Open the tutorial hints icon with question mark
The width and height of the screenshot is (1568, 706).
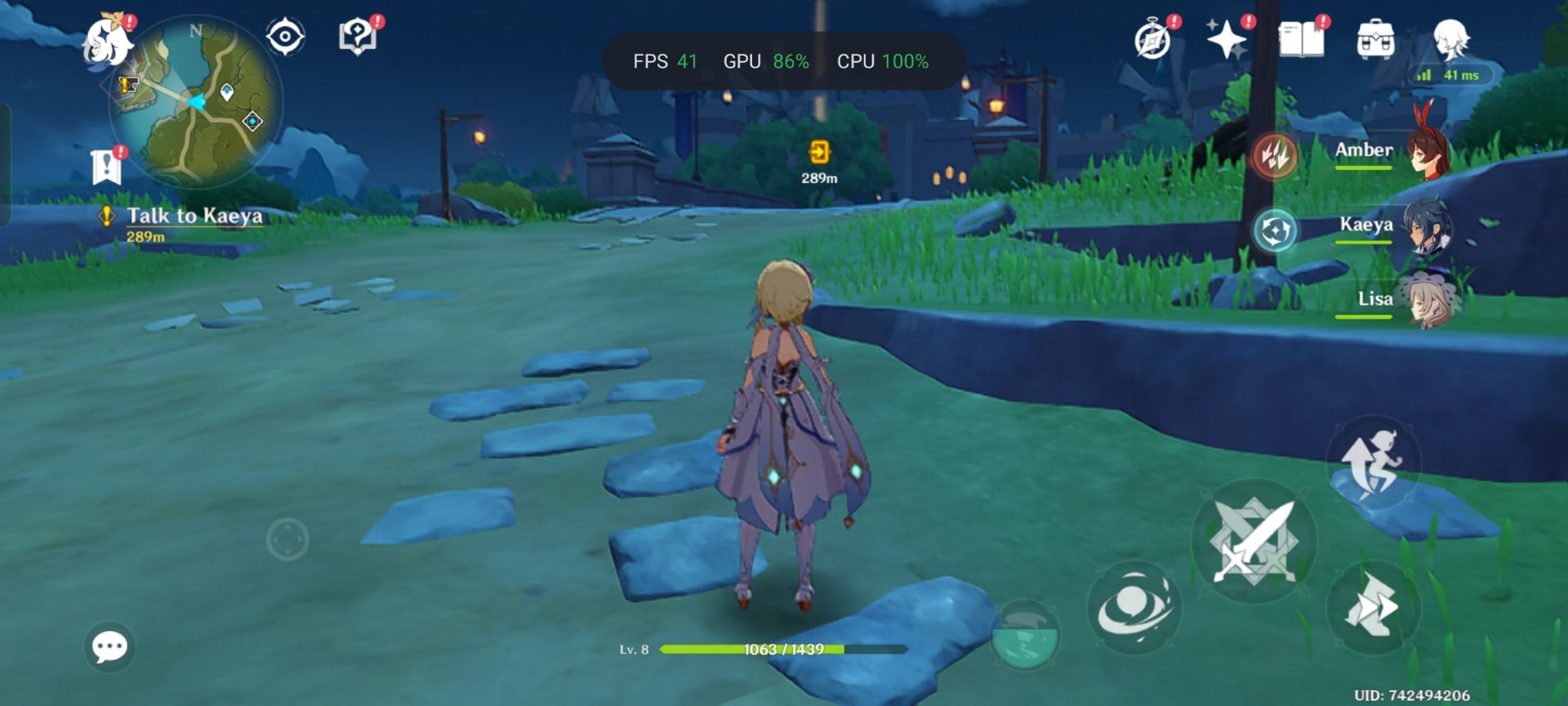[x=358, y=37]
